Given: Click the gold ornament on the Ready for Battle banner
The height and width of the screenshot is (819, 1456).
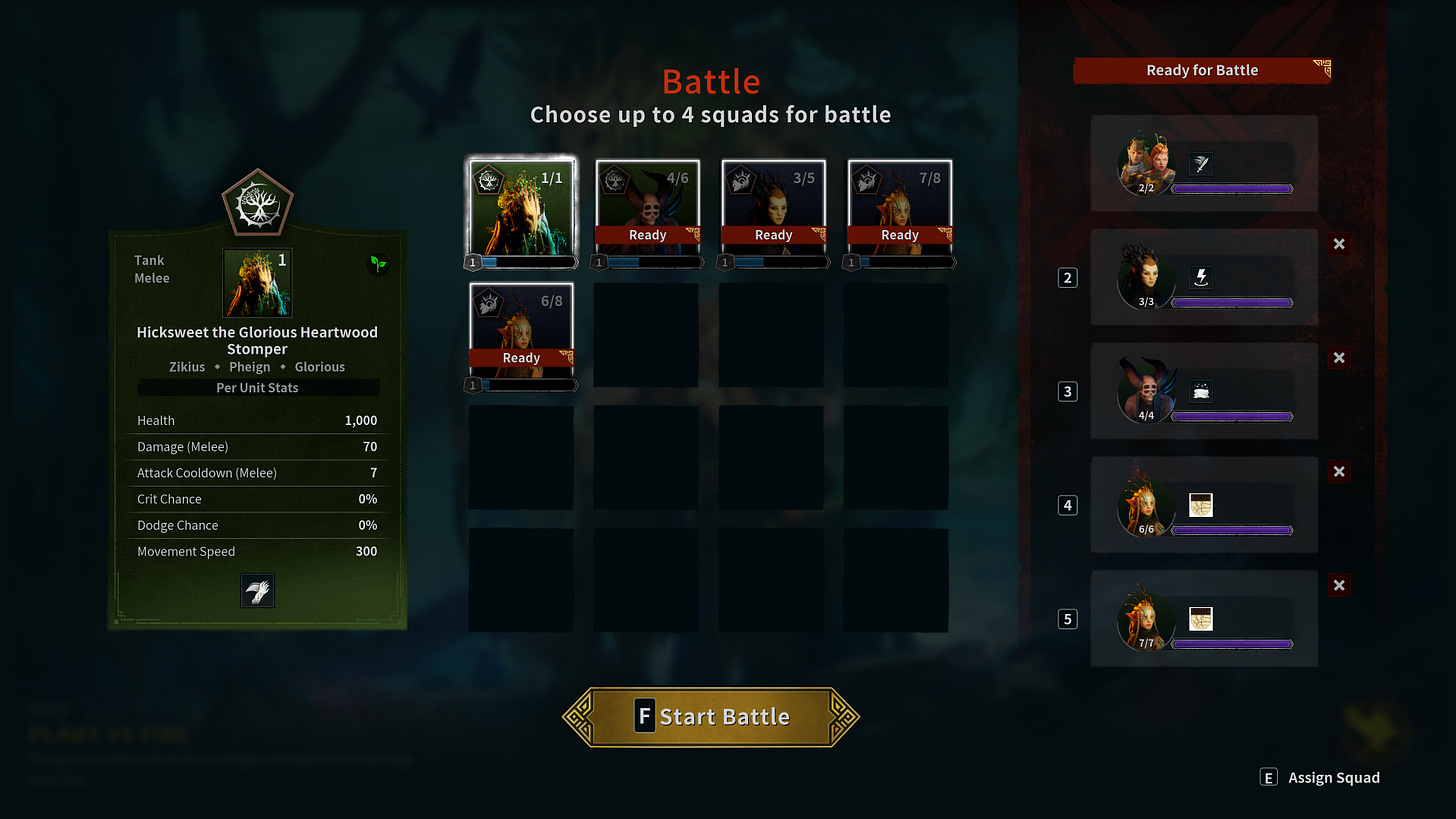Looking at the screenshot, I should pos(1322,70).
